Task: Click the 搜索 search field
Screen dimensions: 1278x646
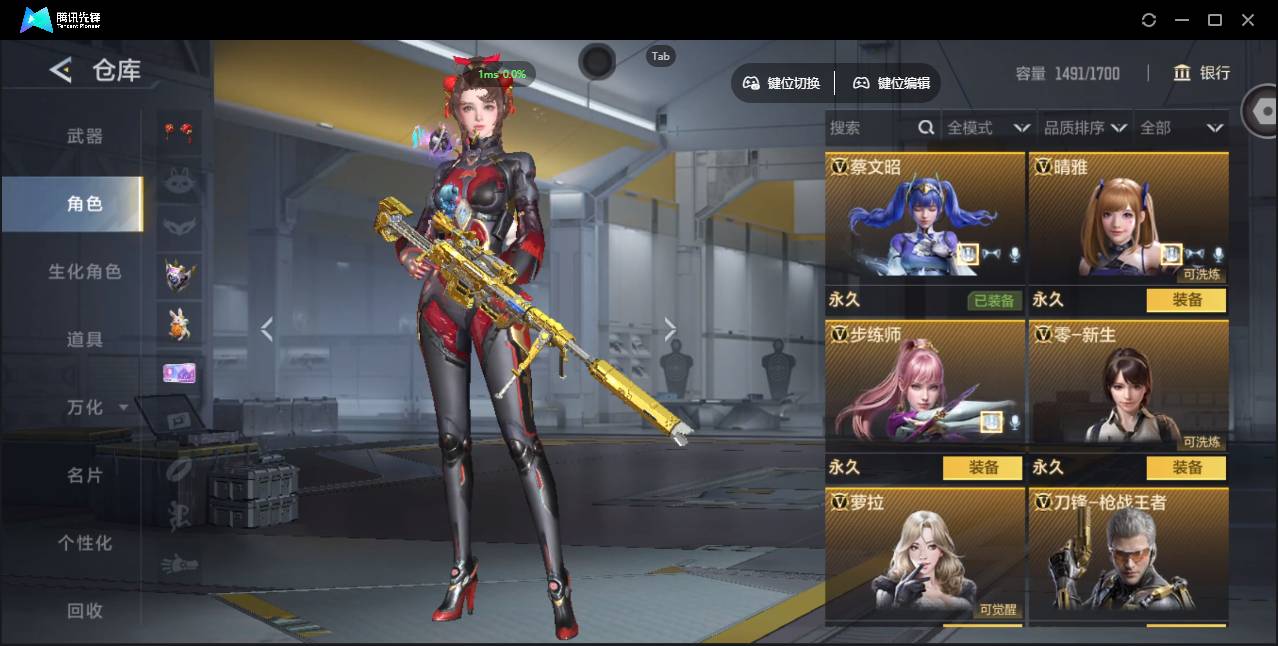Action: [870, 128]
